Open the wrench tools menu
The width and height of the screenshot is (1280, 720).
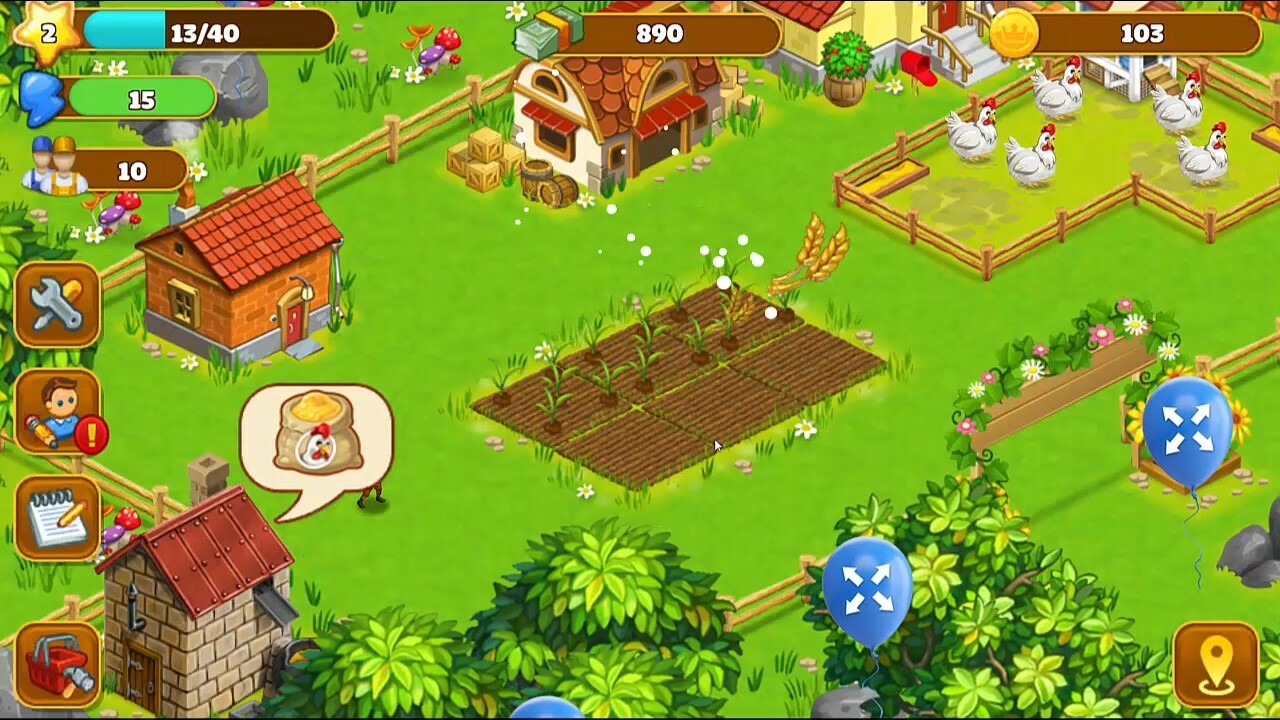pos(55,305)
